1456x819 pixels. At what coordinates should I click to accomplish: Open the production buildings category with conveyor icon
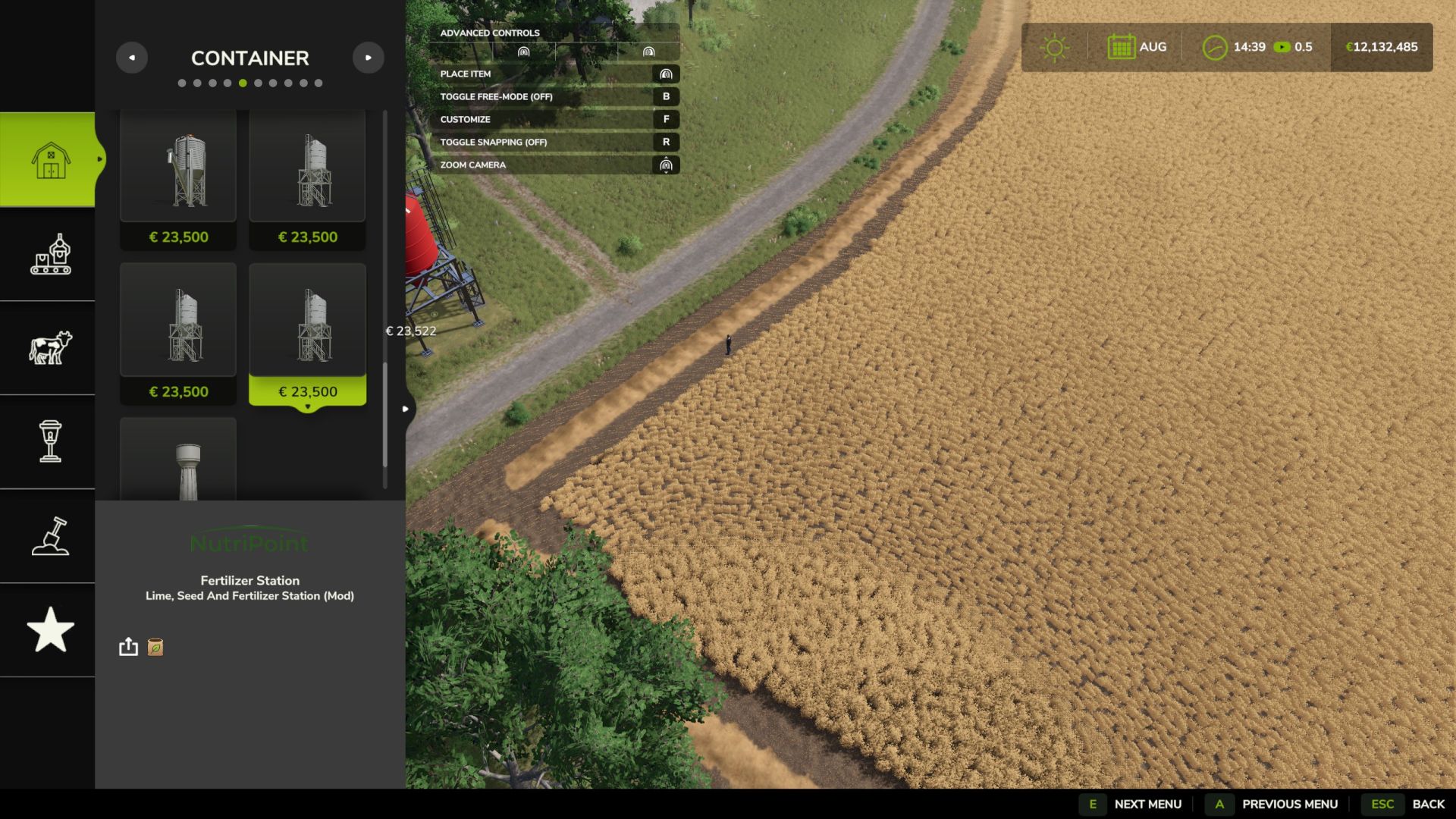(x=50, y=254)
